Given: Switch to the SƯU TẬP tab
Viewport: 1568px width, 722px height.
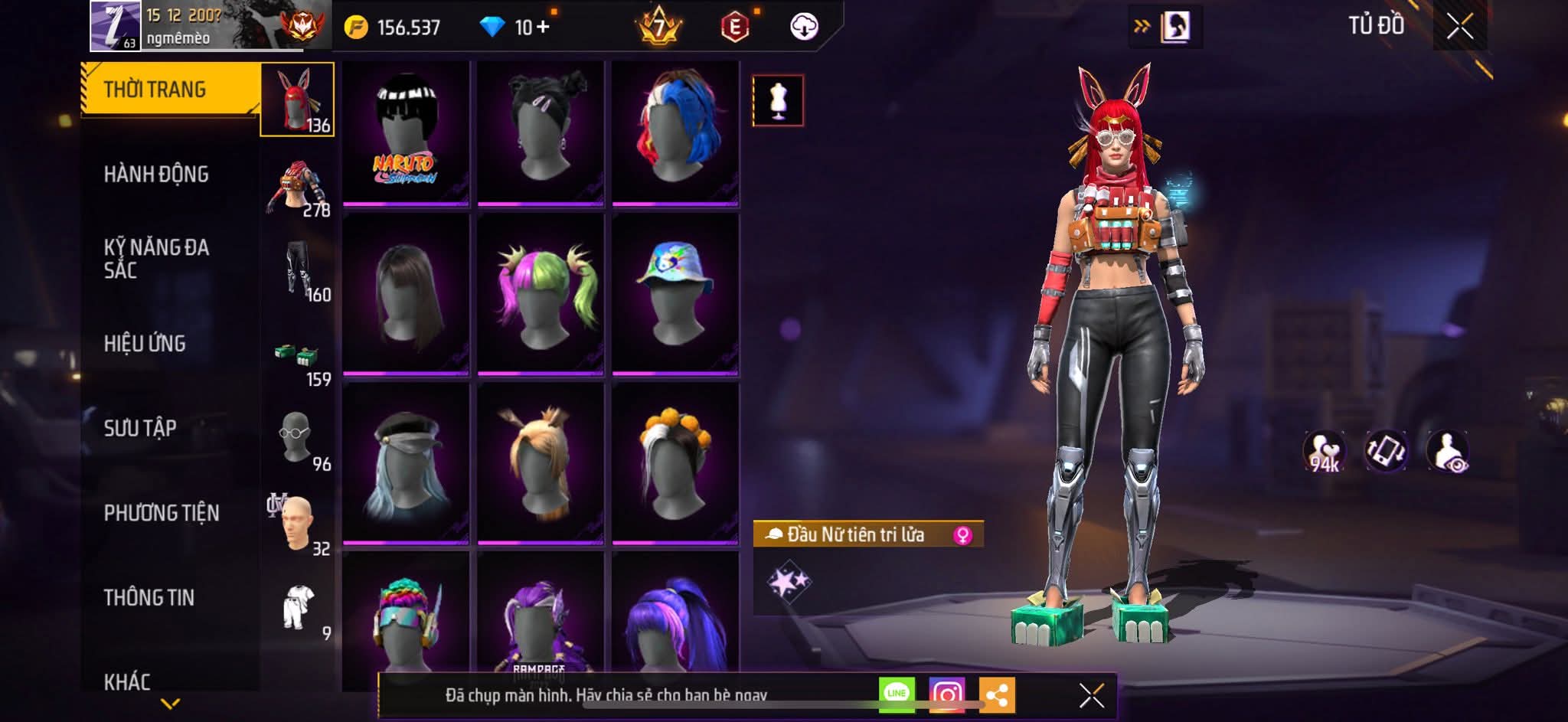Looking at the screenshot, I should click(x=140, y=428).
